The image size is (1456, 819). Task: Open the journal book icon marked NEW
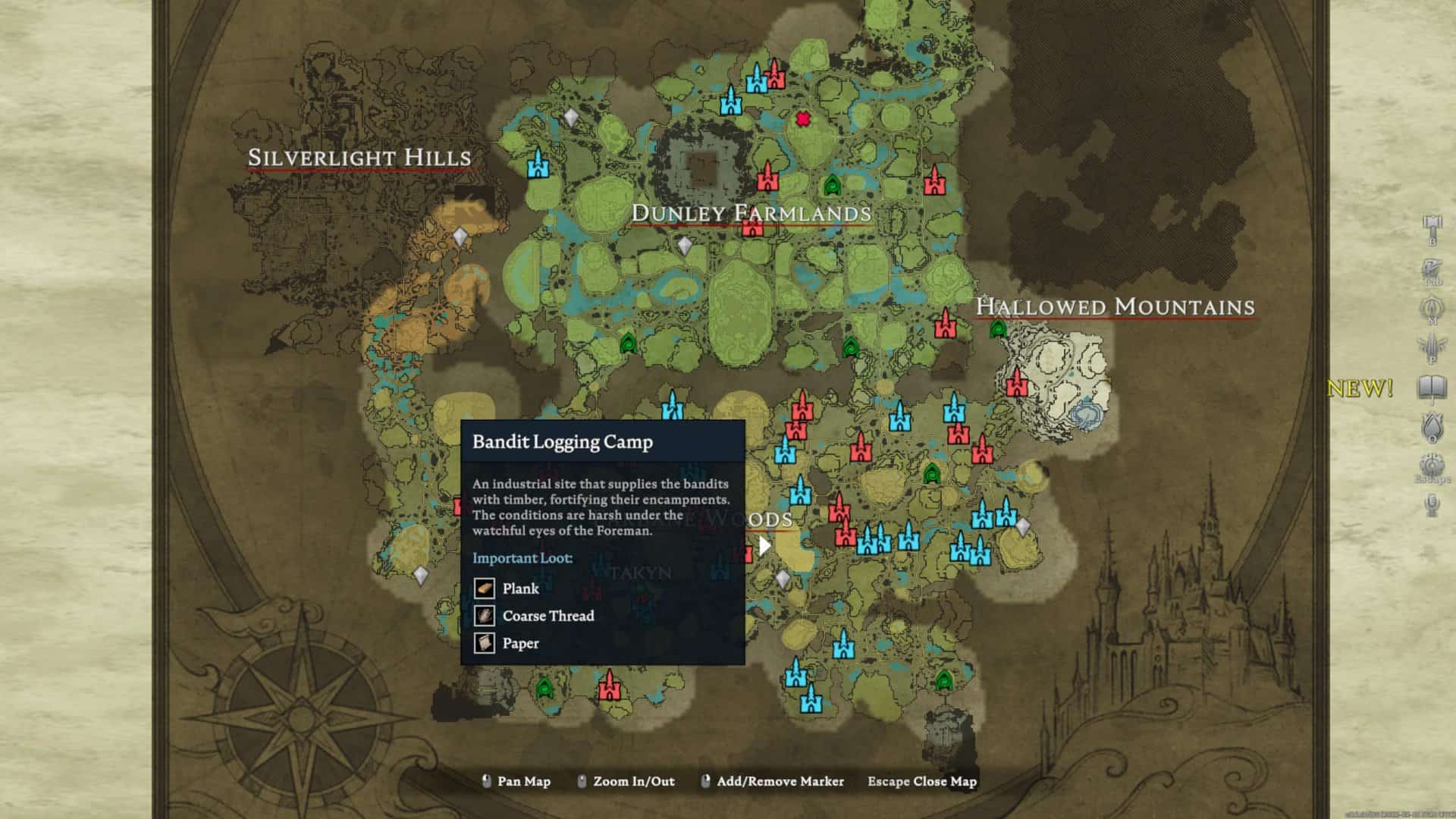point(1432,388)
